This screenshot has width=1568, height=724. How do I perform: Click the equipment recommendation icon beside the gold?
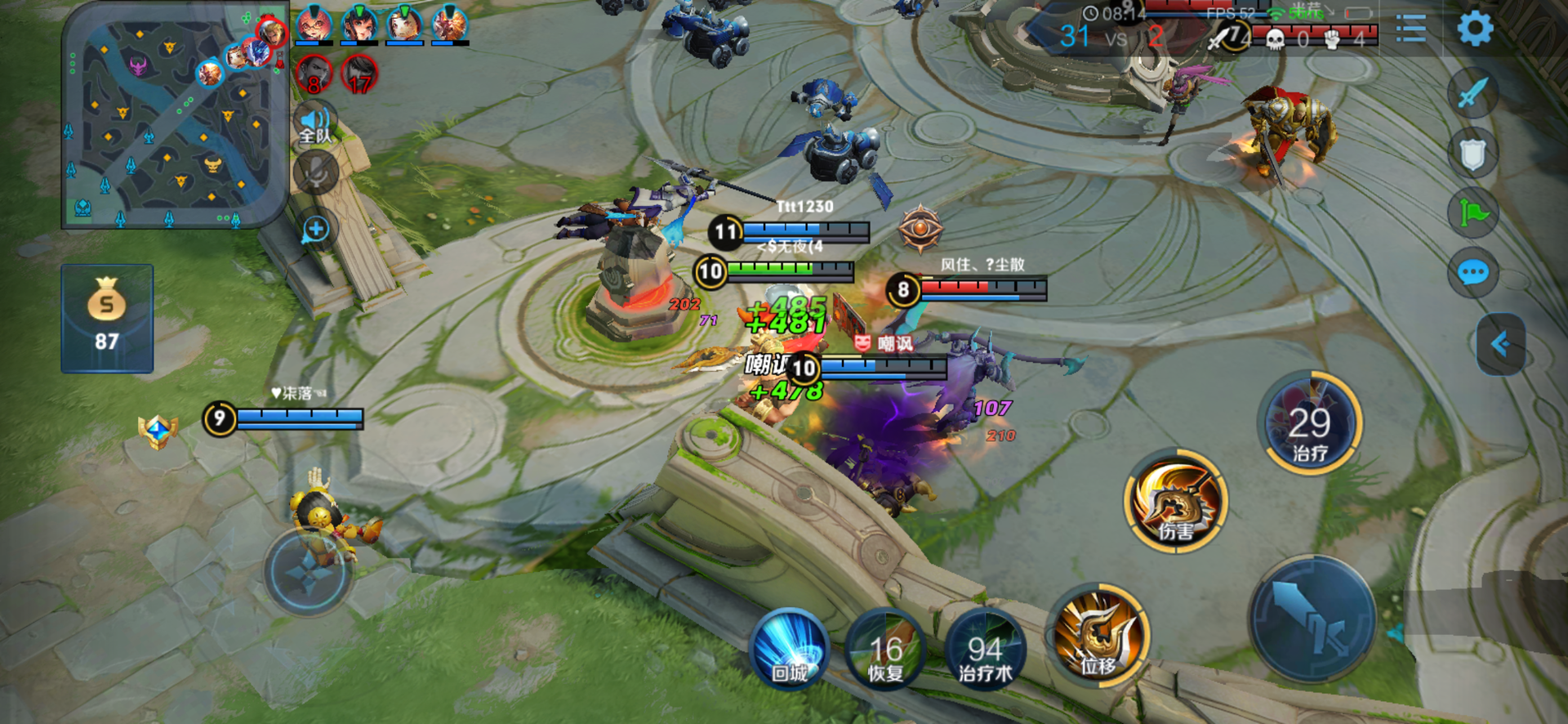pos(158,430)
